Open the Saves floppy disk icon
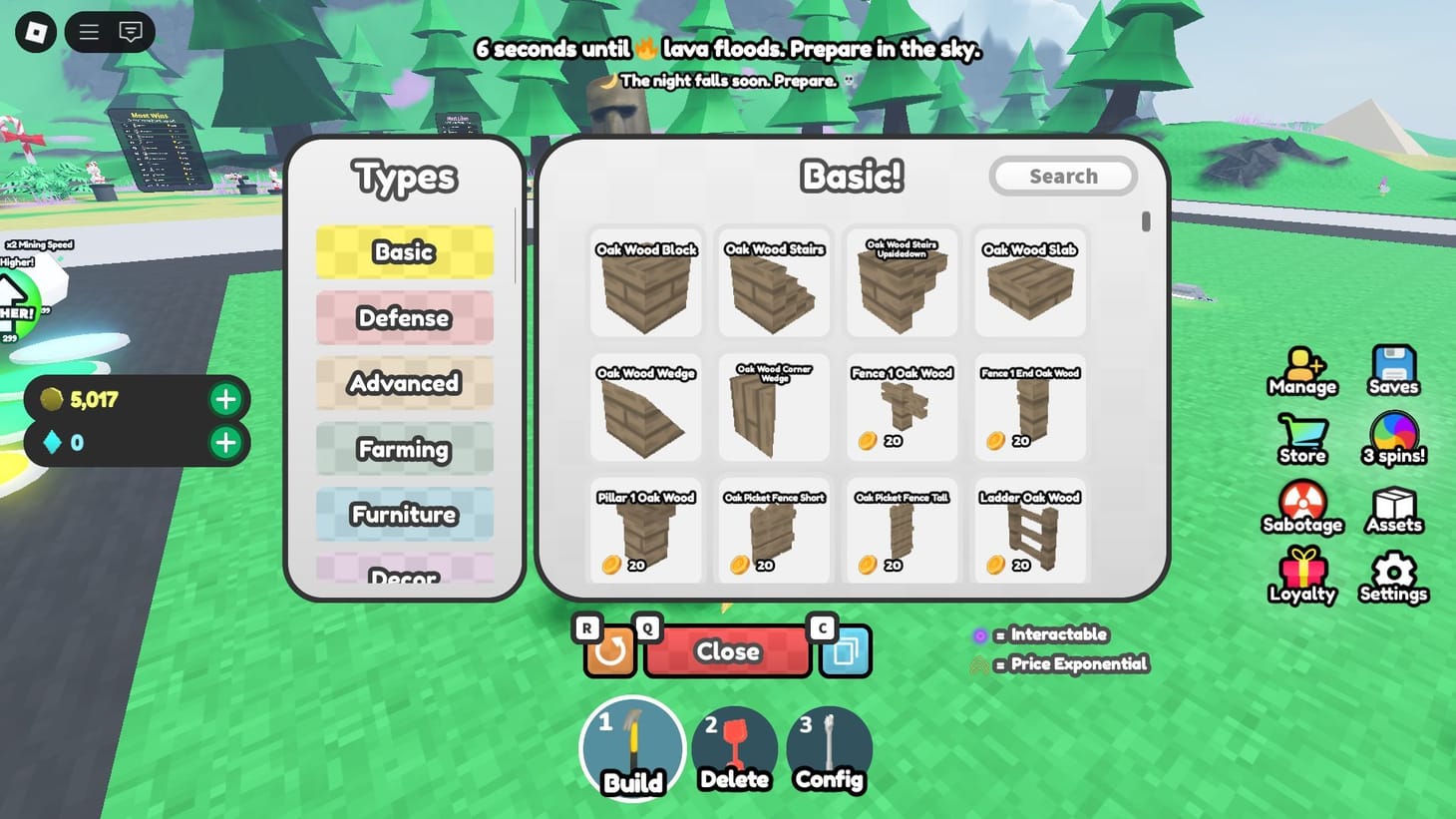This screenshot has width=1456, height=819. 1392,364
